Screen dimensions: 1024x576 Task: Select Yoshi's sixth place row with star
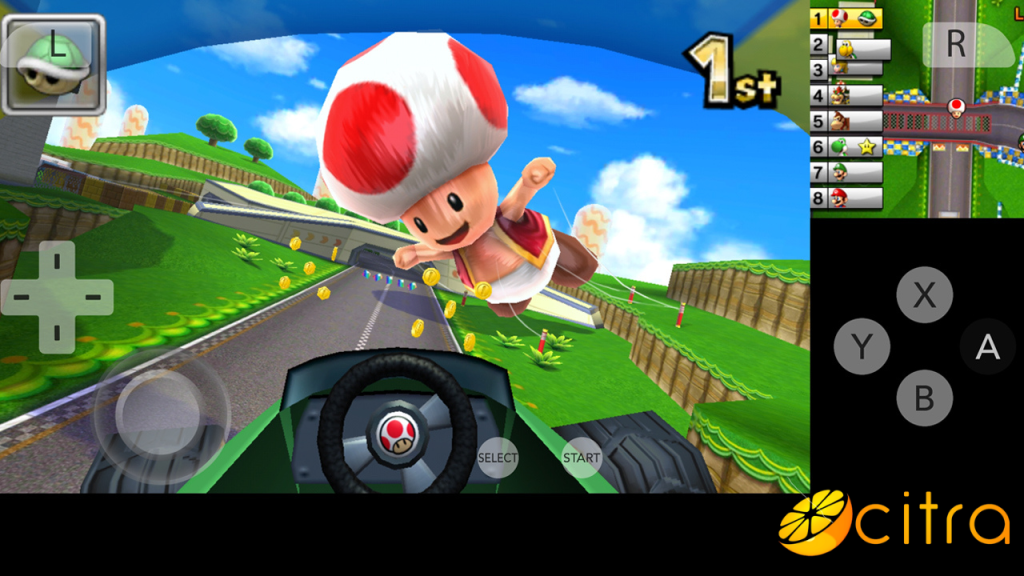[846, 147]
